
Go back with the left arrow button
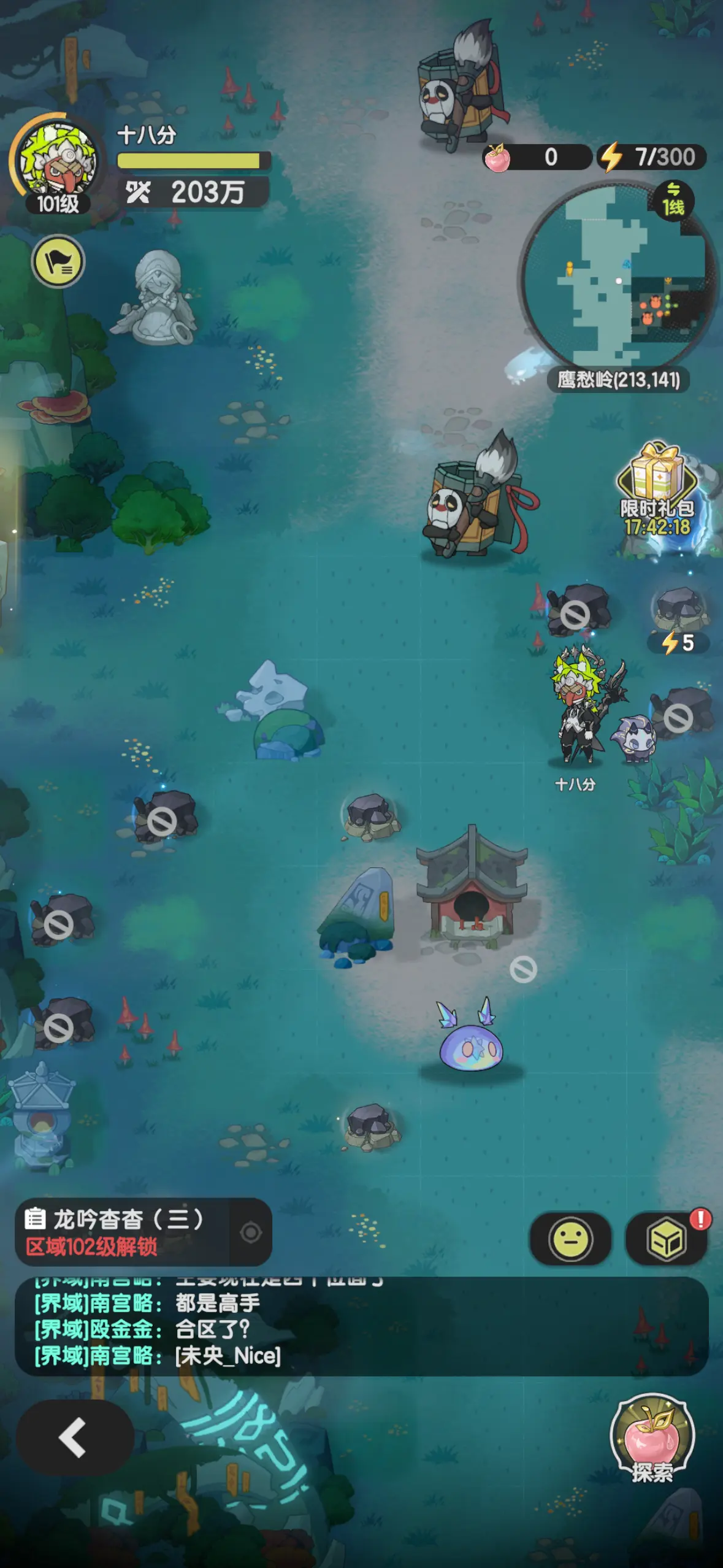pyautogui.click(x=74, y=1437)
